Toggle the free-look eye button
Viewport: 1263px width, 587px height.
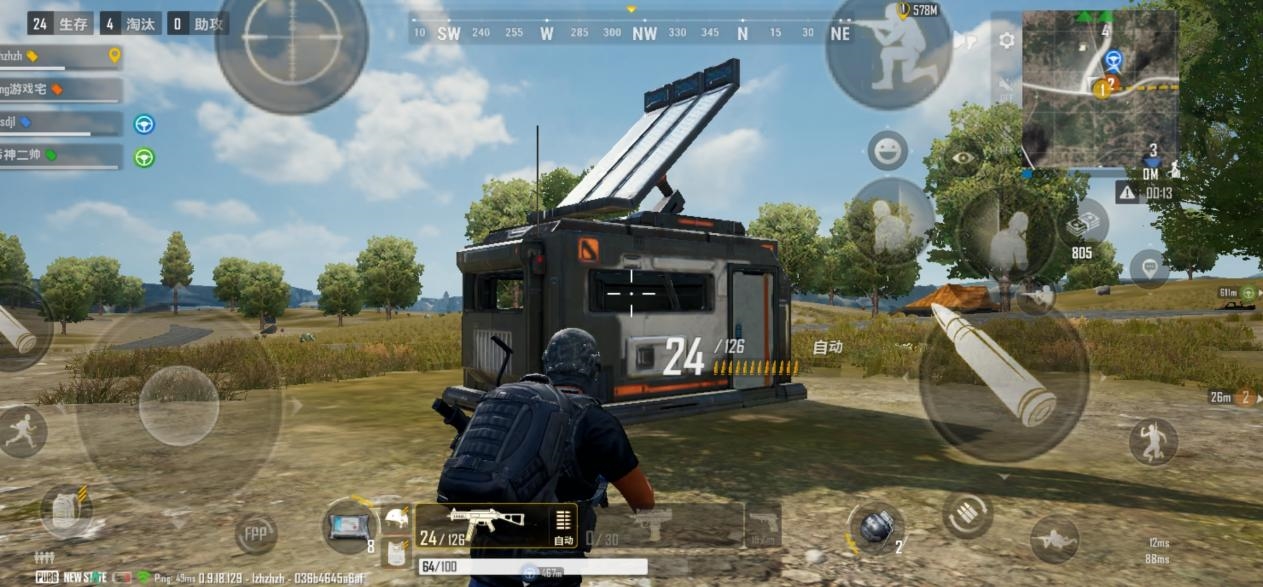[962, 158]
